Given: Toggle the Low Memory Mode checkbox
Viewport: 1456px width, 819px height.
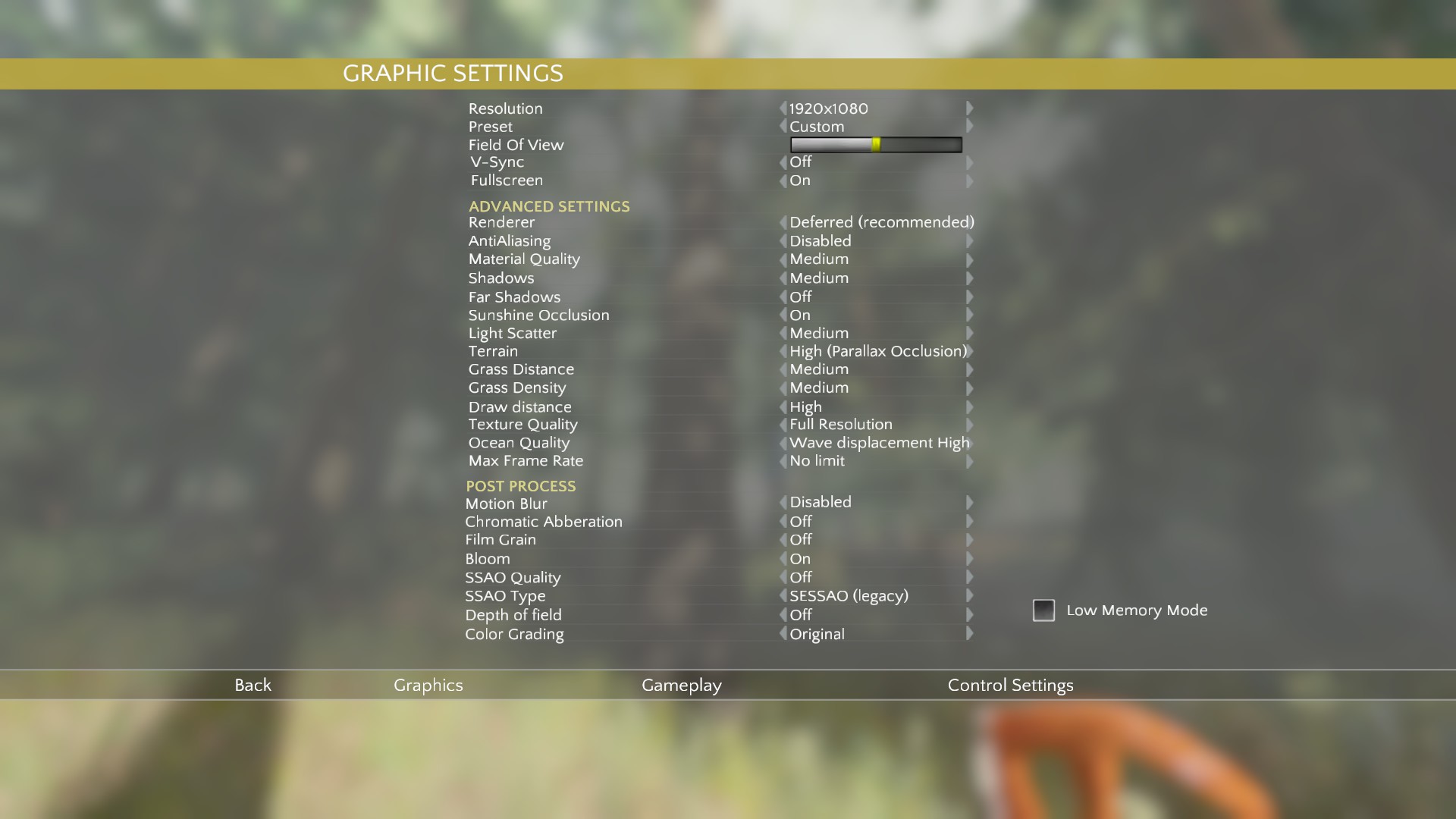Looking at the screenshot, I should [1043, 610].
